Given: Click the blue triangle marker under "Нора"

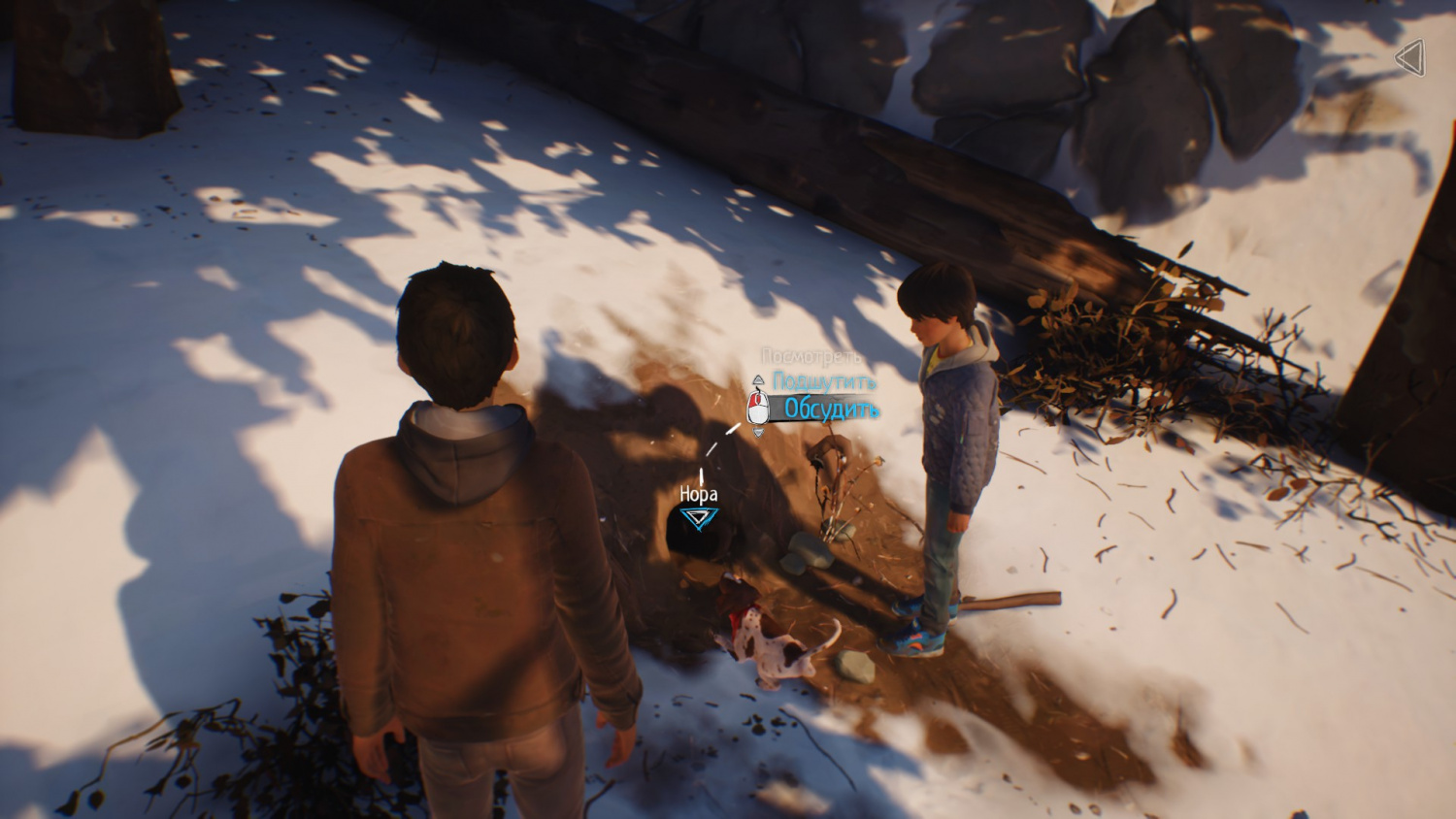Looking at the screenshot, I should (697, 518).
